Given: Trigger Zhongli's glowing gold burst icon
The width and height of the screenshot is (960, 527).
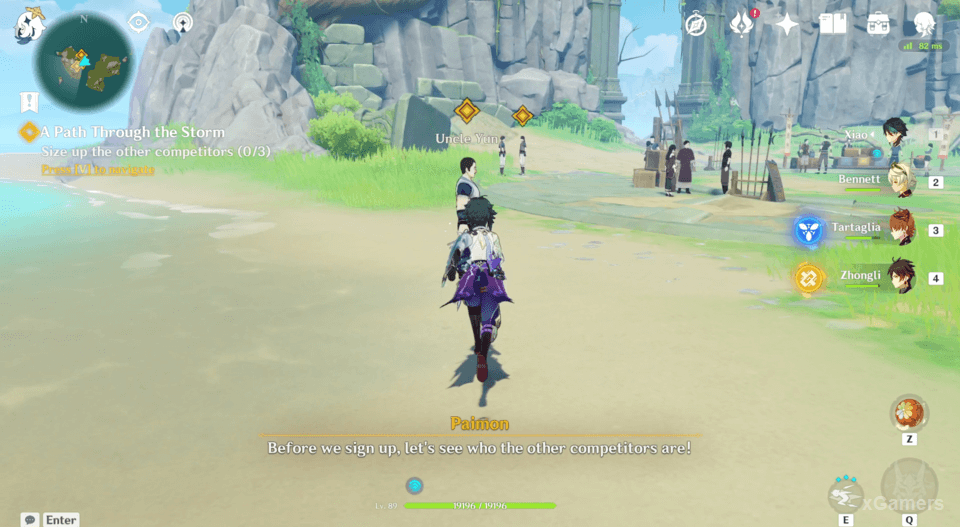Looking at the screenshot, I should click(808, 278).
